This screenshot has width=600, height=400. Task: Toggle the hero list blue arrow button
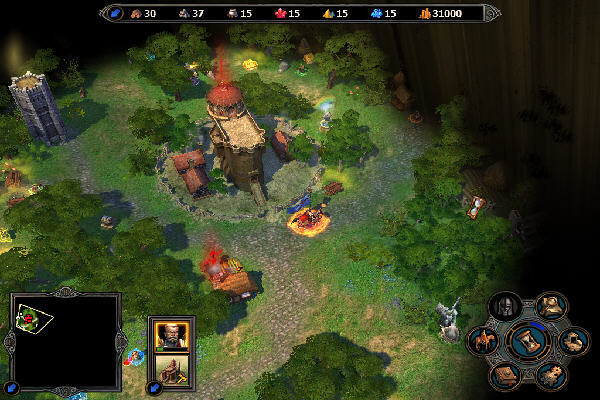click(x=154, y=387)
